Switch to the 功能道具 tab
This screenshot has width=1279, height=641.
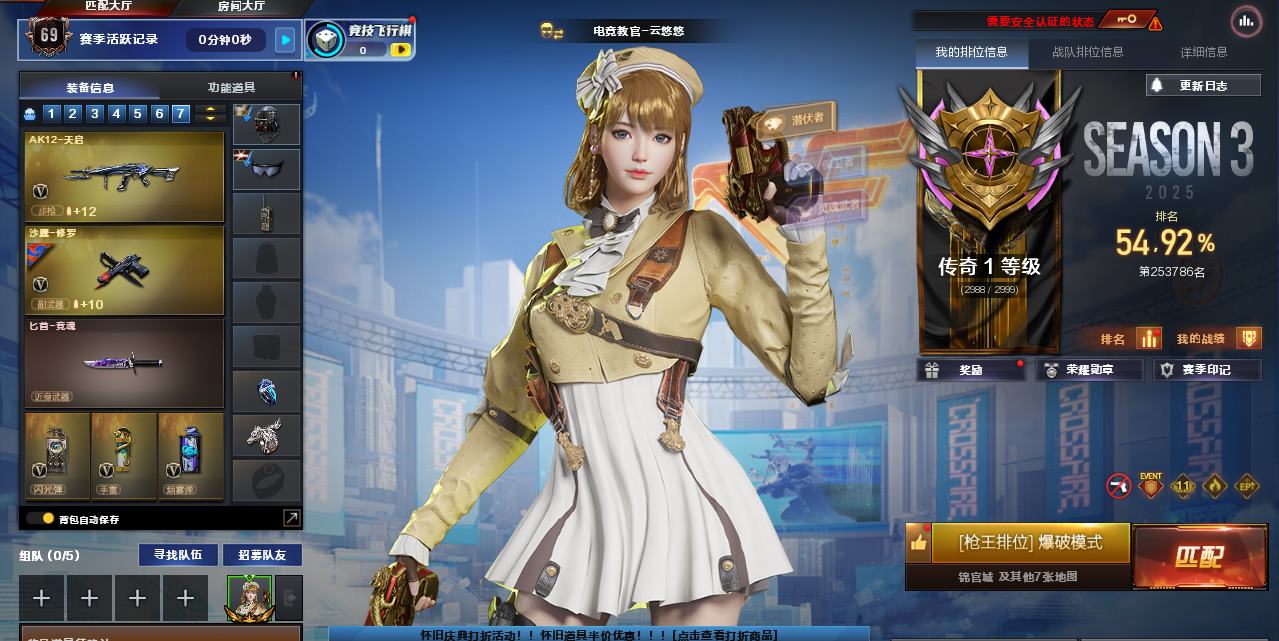click(231, 88)
